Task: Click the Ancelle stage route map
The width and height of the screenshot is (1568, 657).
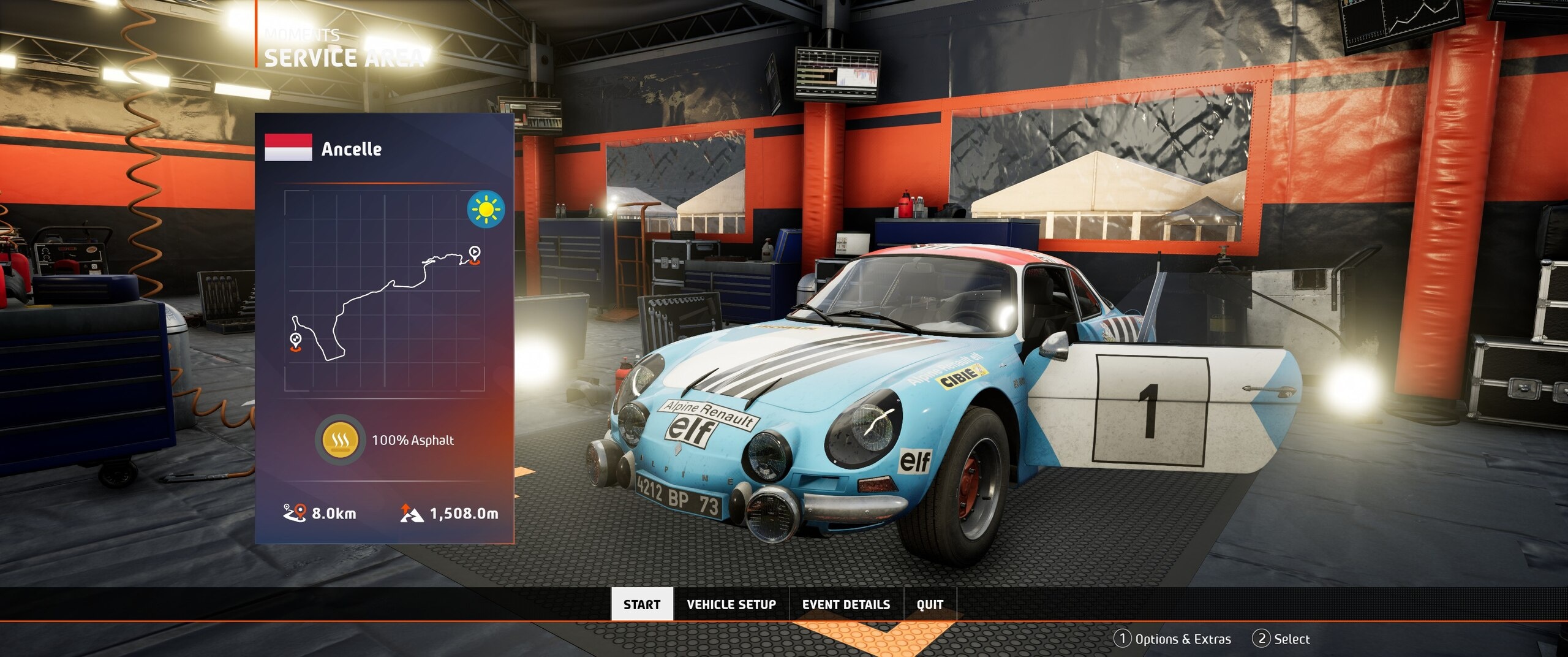Action: pos(384,291)
